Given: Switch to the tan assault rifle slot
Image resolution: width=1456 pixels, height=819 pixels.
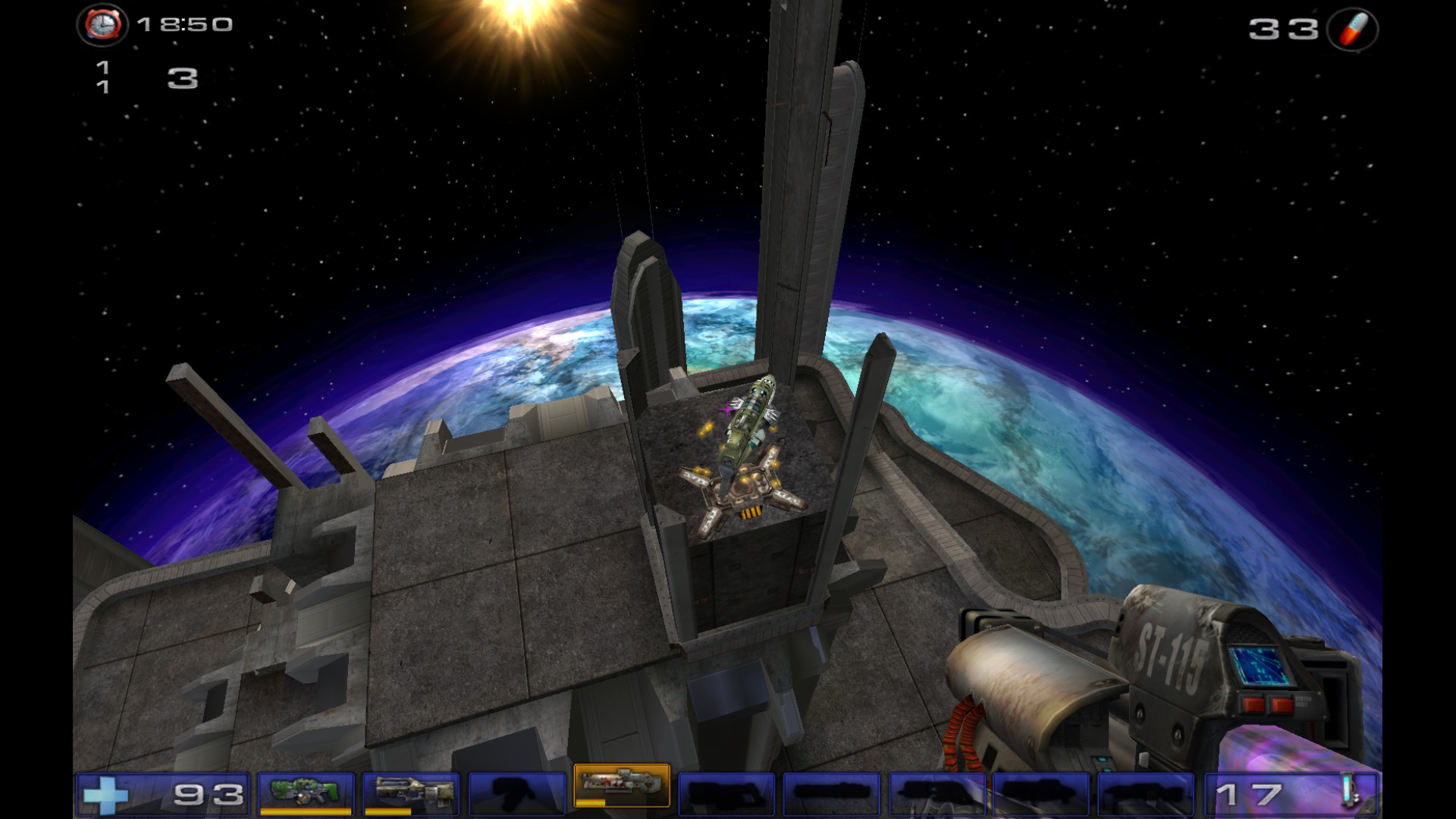Looking at the screenshot, I should click(410, 792).
